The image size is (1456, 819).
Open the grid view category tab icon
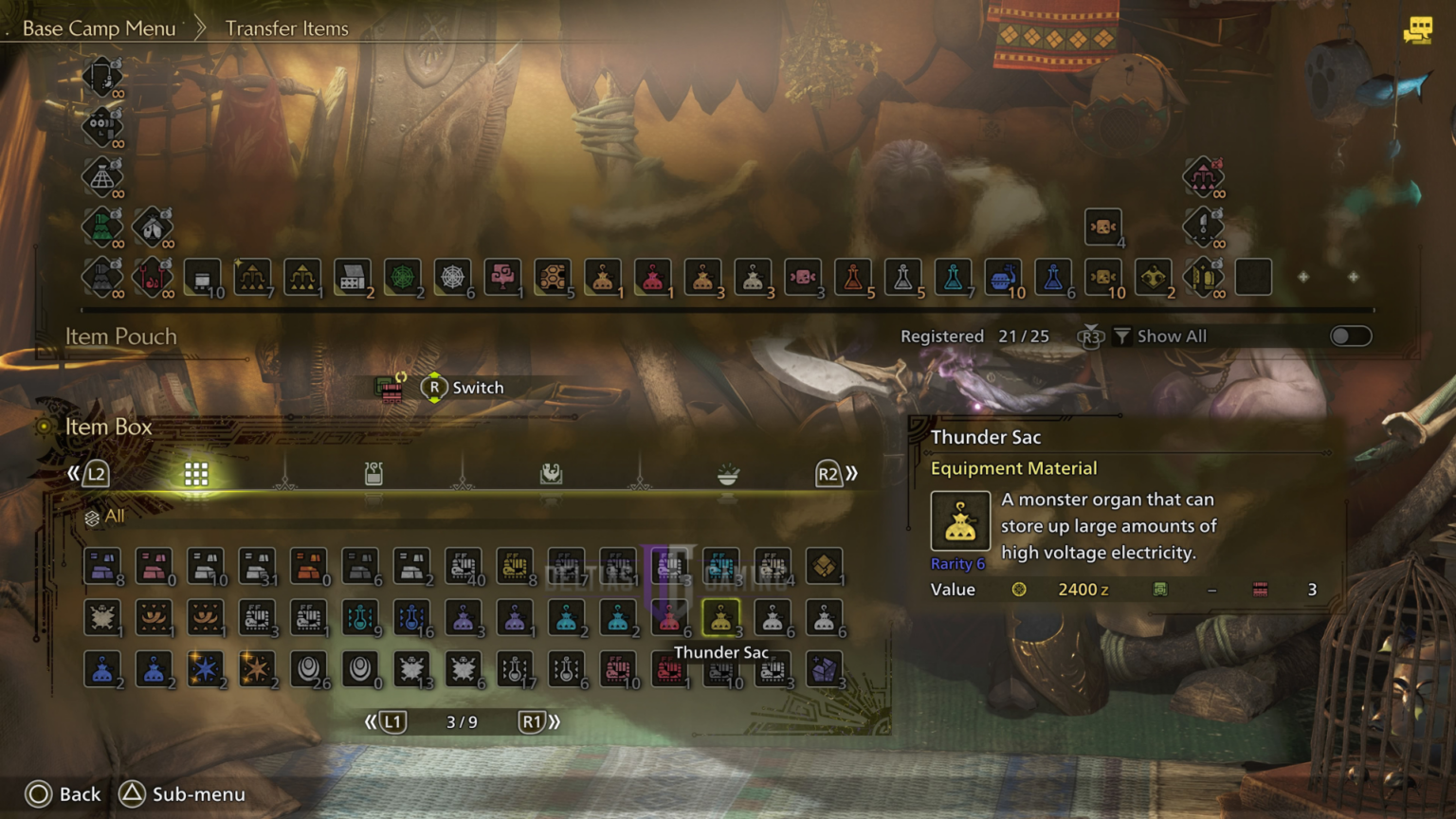195,472
